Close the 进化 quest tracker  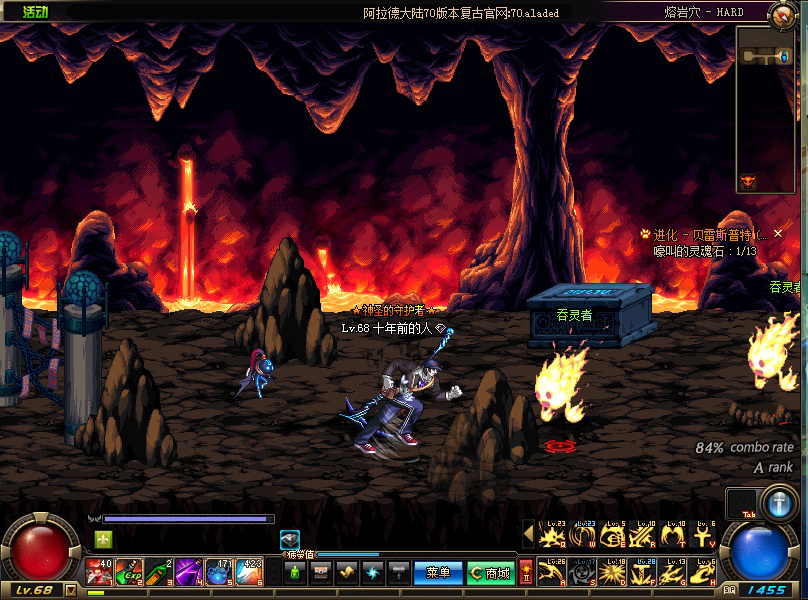pos(778,233)
